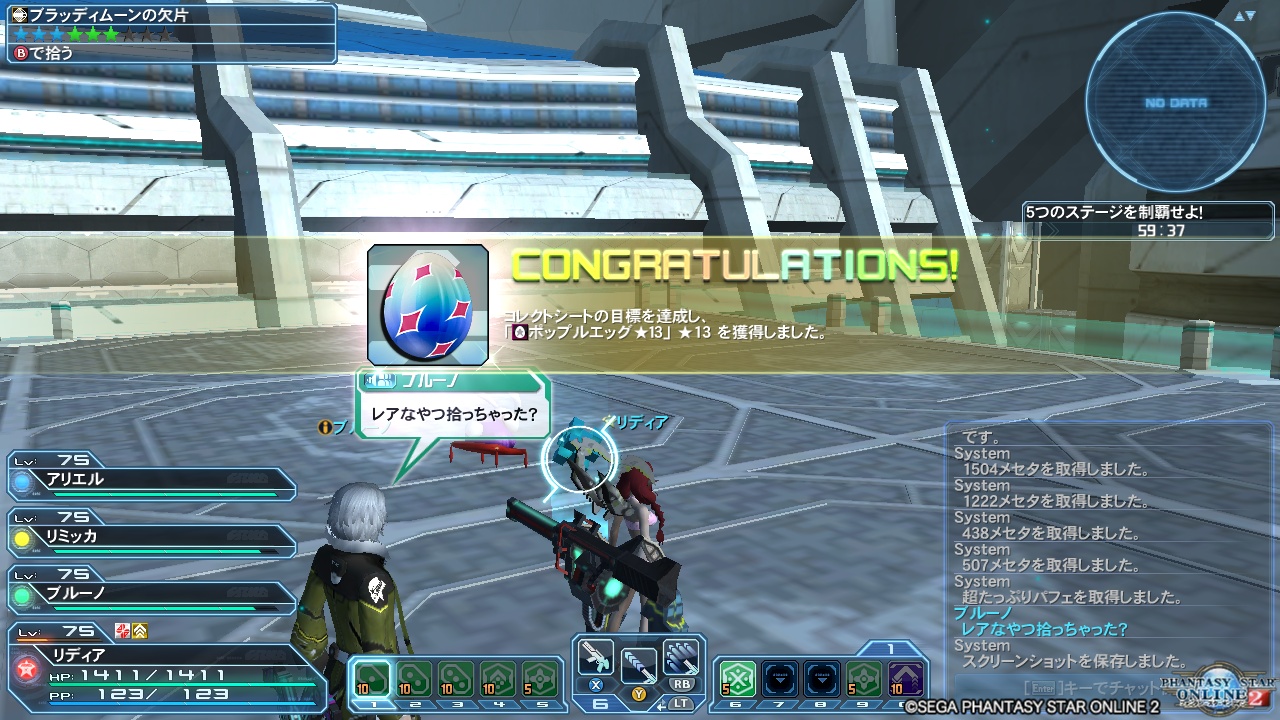This screenshot has width=1280, height=720.
Task: Select the shotgun in the weapon palette
Action: [597, 655]
